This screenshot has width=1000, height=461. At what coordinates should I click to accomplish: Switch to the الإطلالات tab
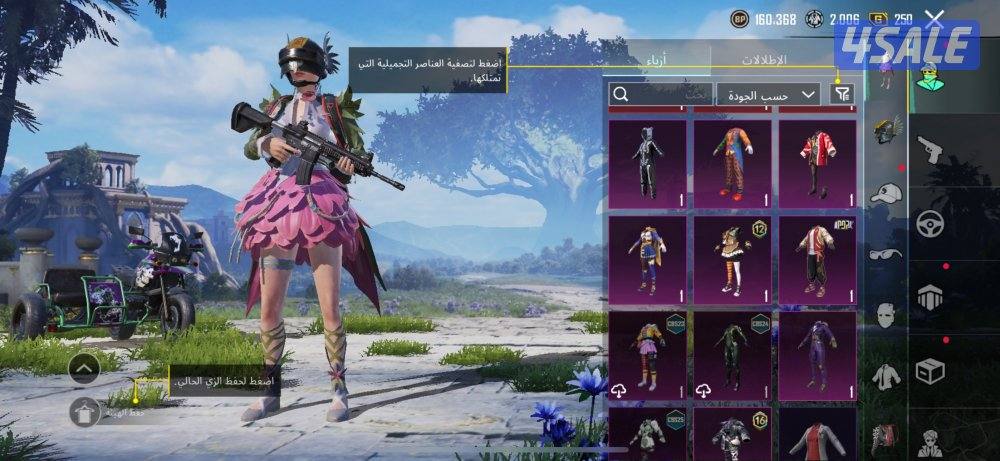(763, 59)
